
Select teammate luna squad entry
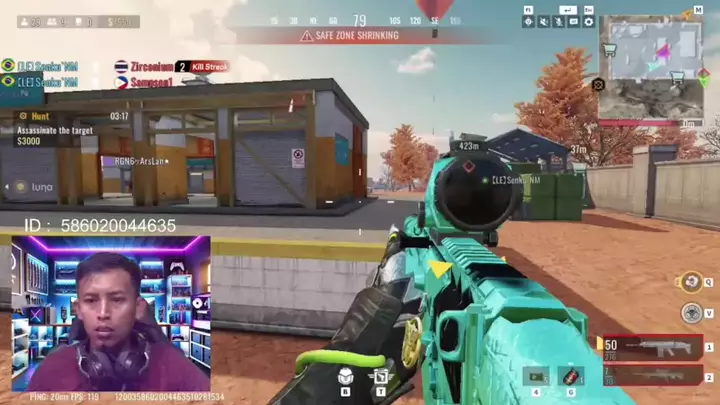point(35,186)
